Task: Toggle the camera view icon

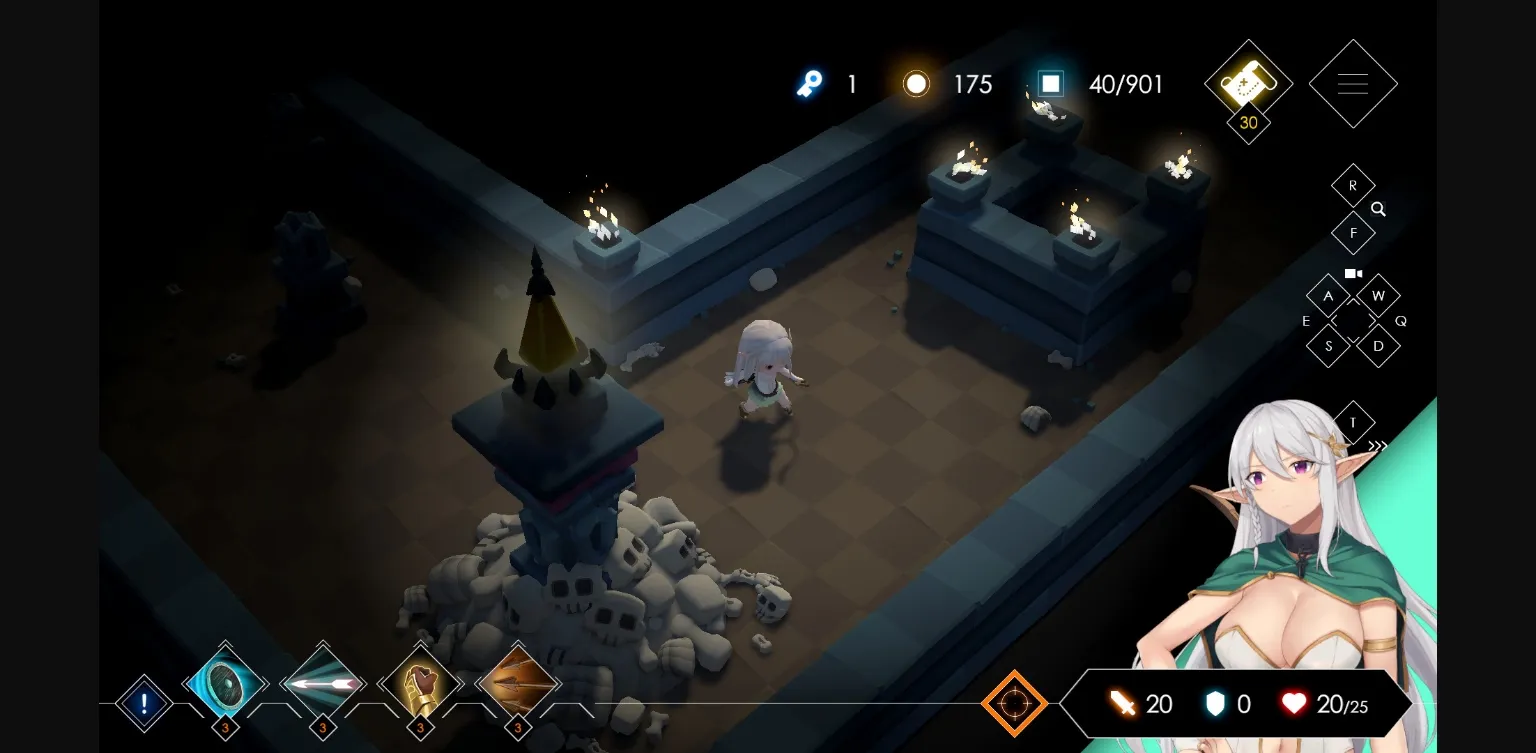Action: (x=1353, y=273)
